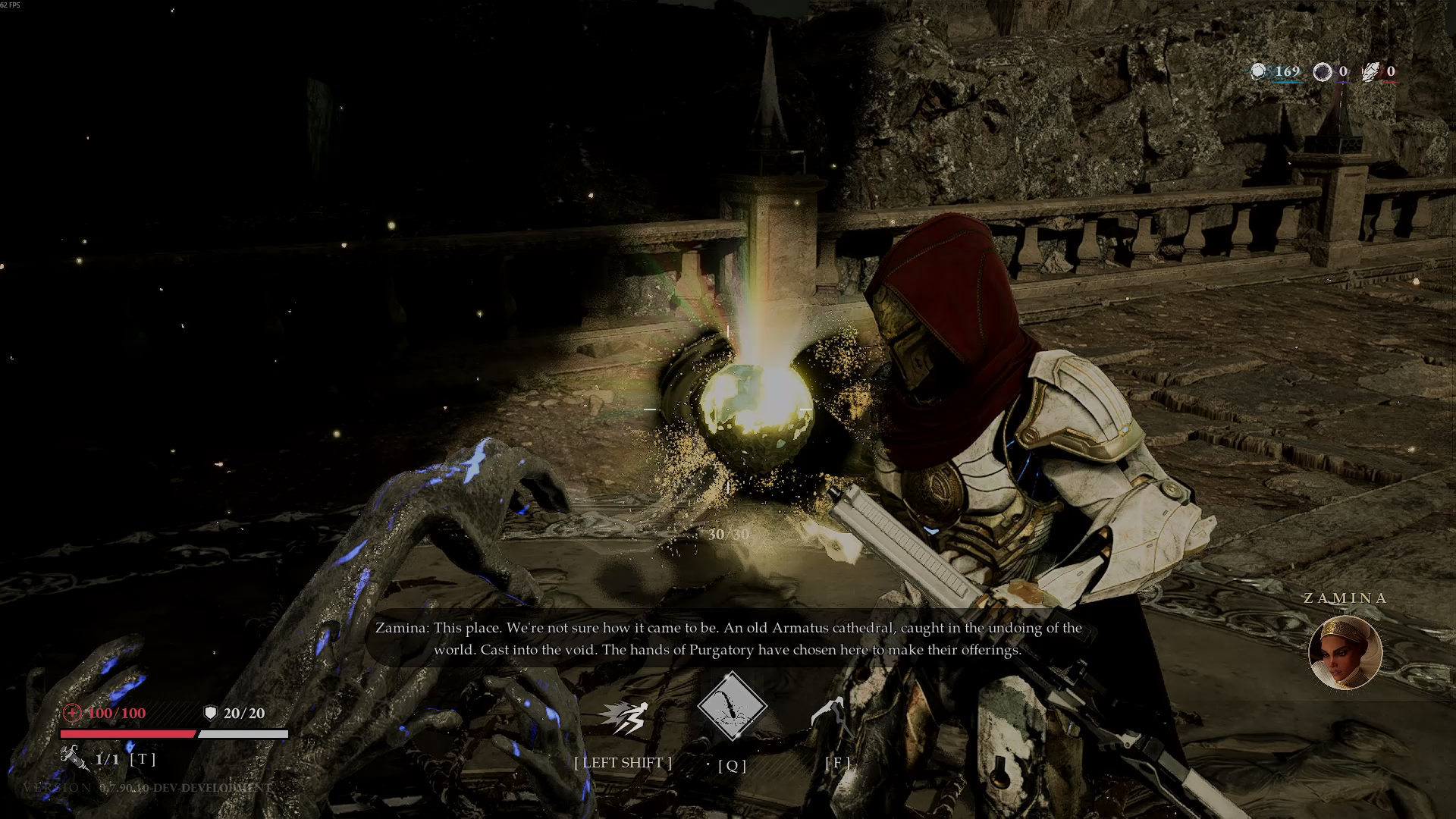Trigger the diamond-framed center ability
This screenshot has height=819, width=1456.
point(732,707)
